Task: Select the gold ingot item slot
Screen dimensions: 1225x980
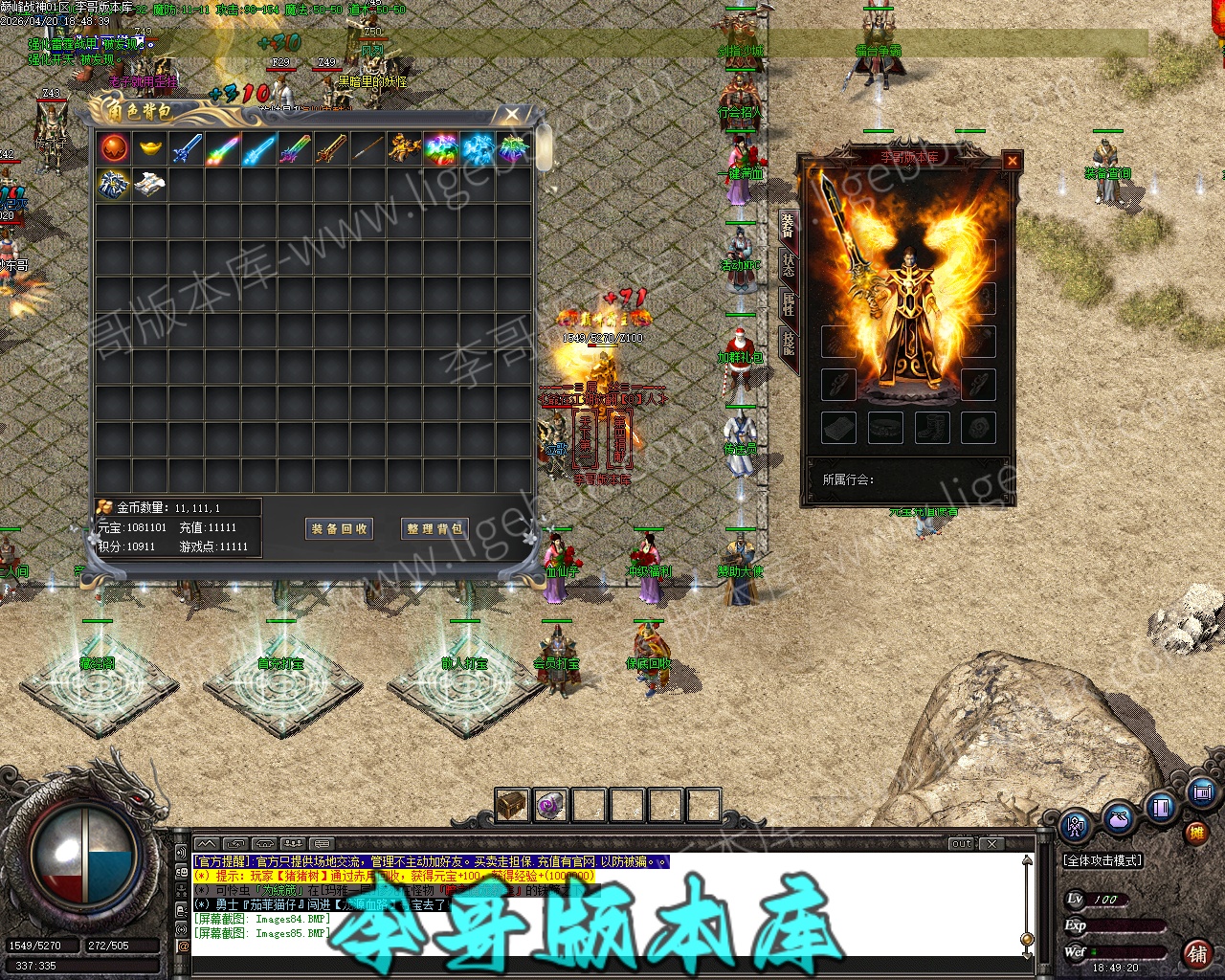Action: (150, 148)
